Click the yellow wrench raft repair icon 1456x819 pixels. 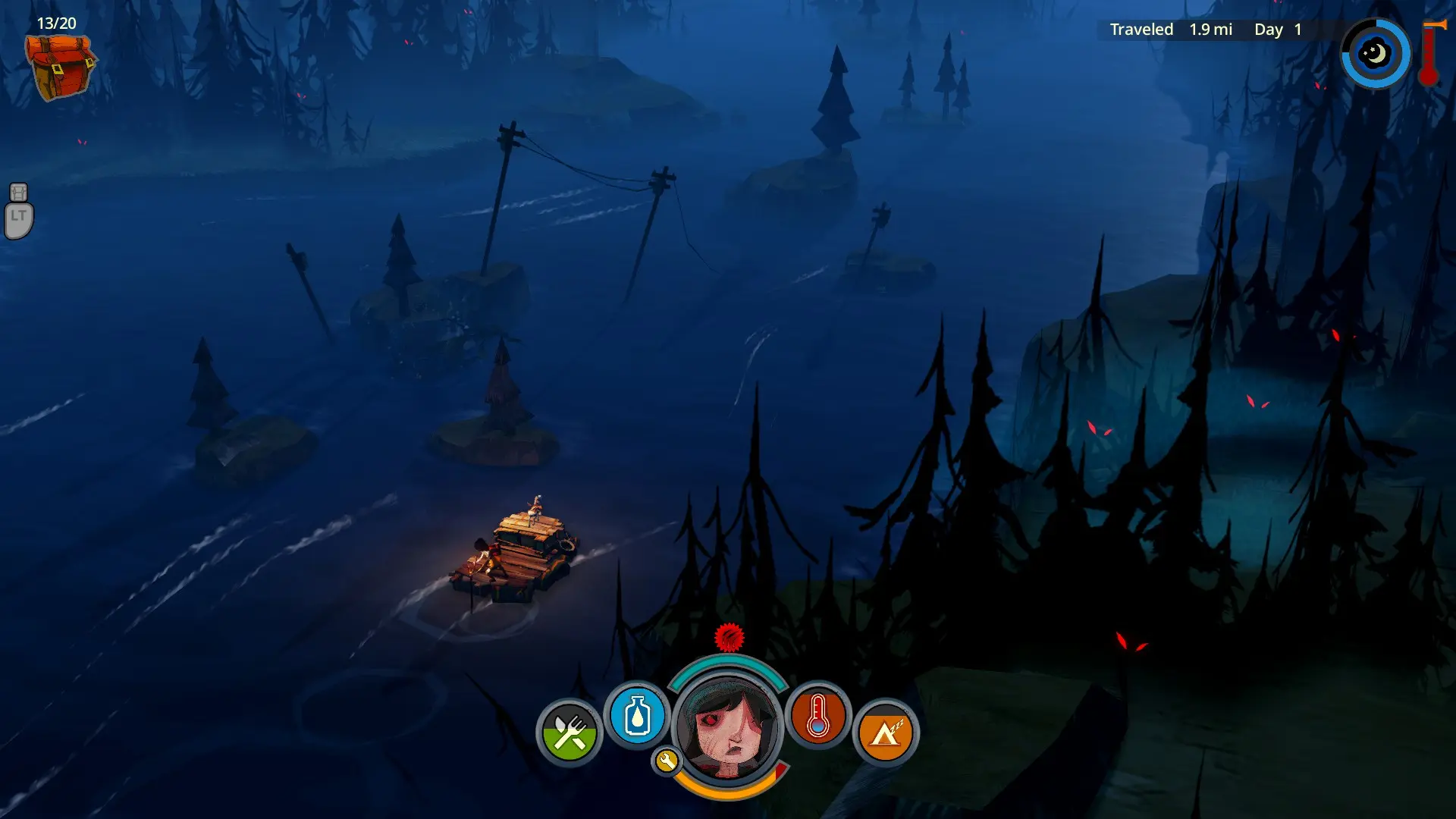[x=667, y=761]
